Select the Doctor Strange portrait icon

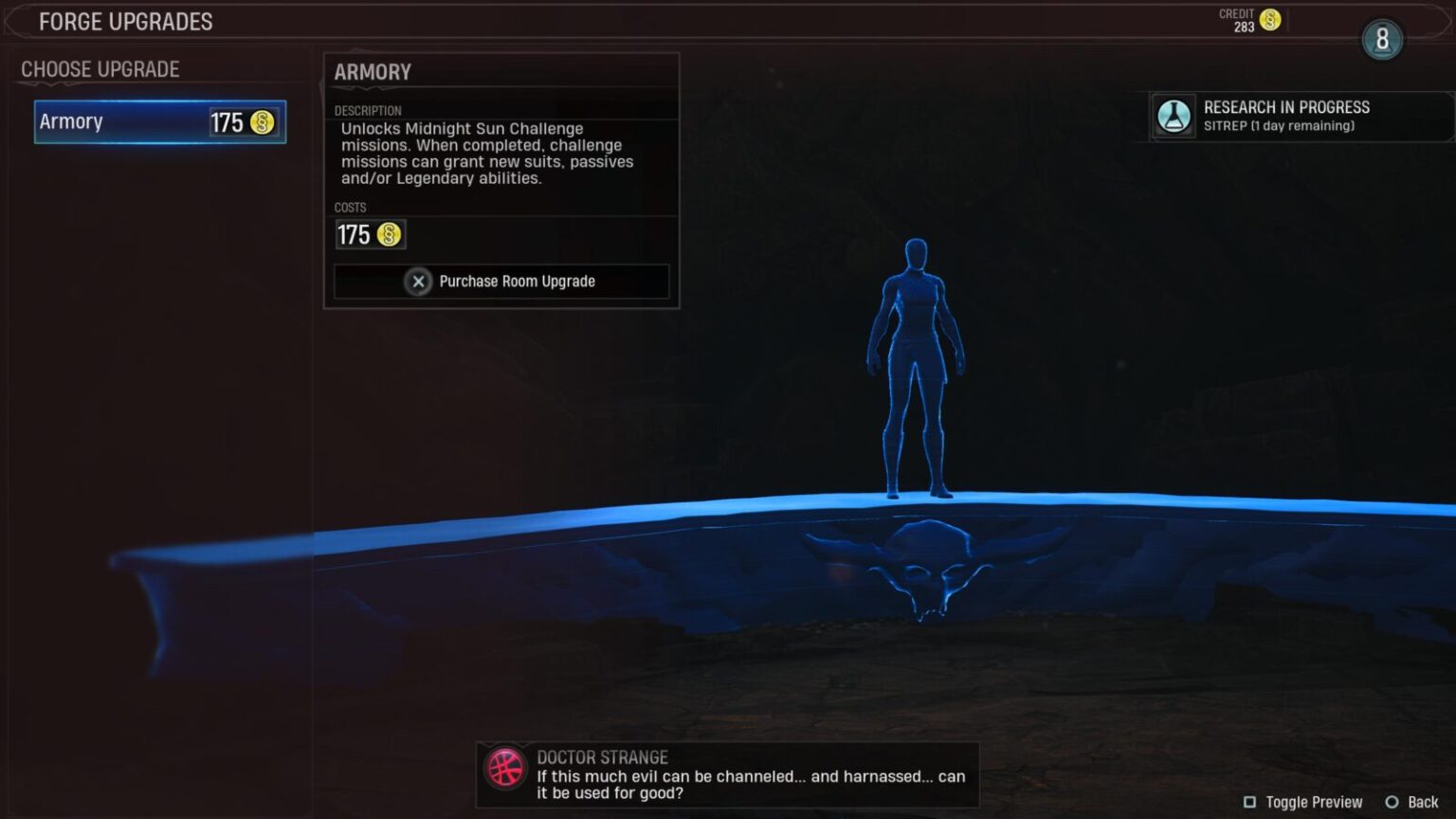503,768
